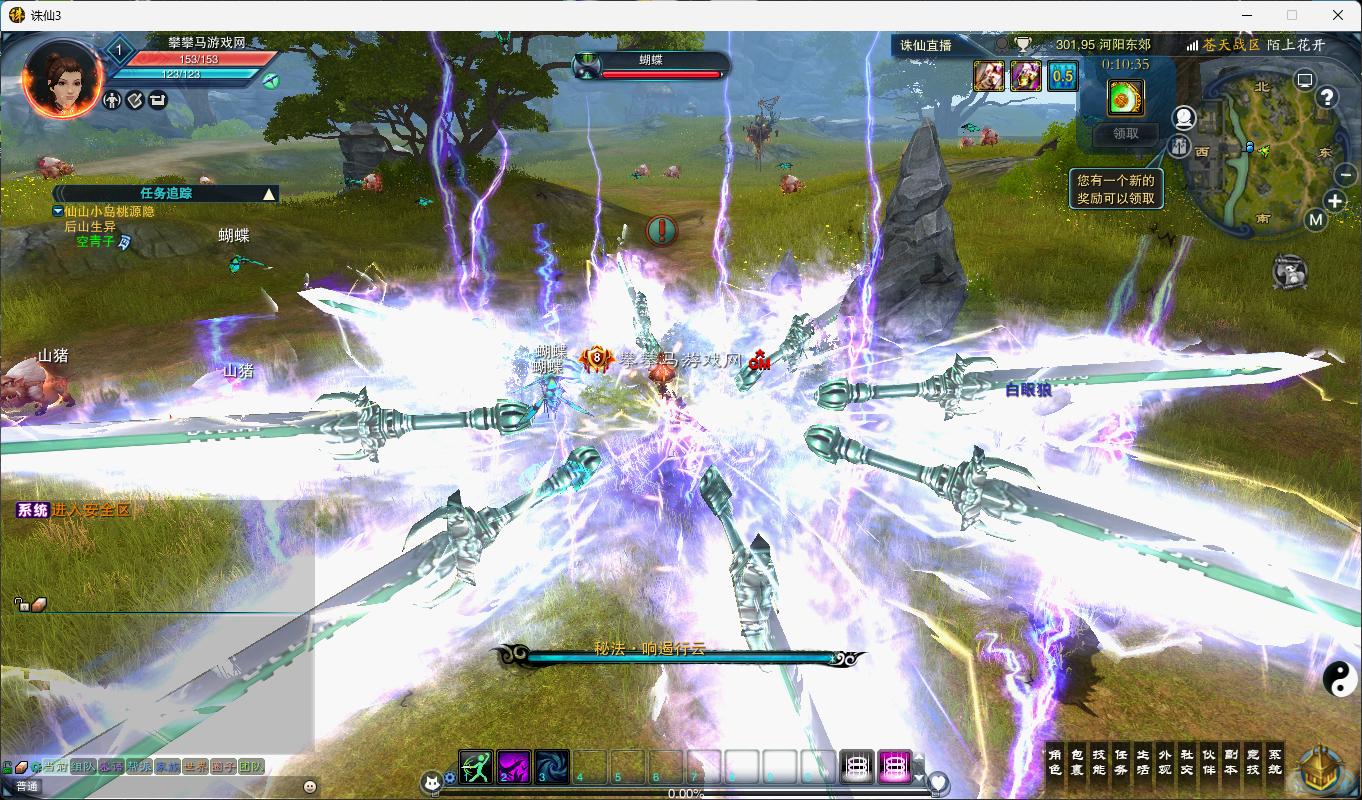Viewport: 1362px width, 800px height.
Task: Open the 角色 character menu
Action: coord(1055,761)
